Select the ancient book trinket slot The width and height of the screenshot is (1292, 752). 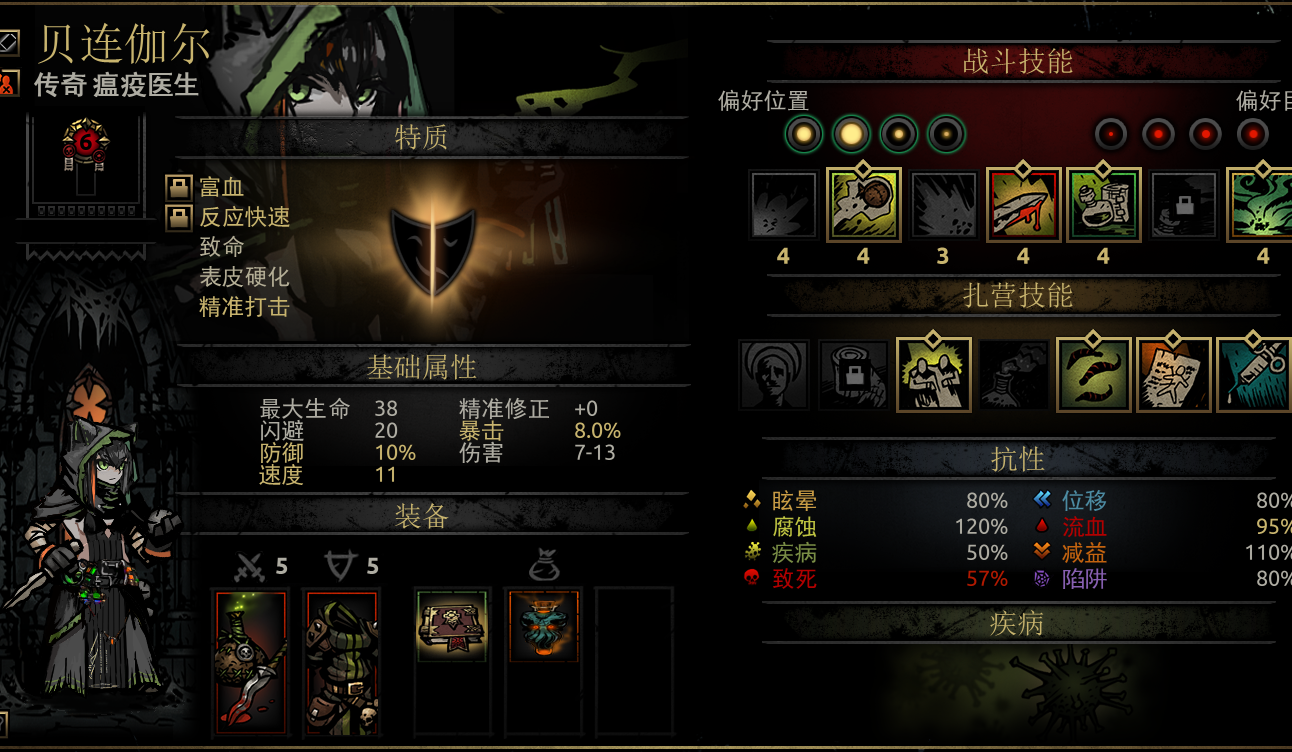[x=452, y=626]
